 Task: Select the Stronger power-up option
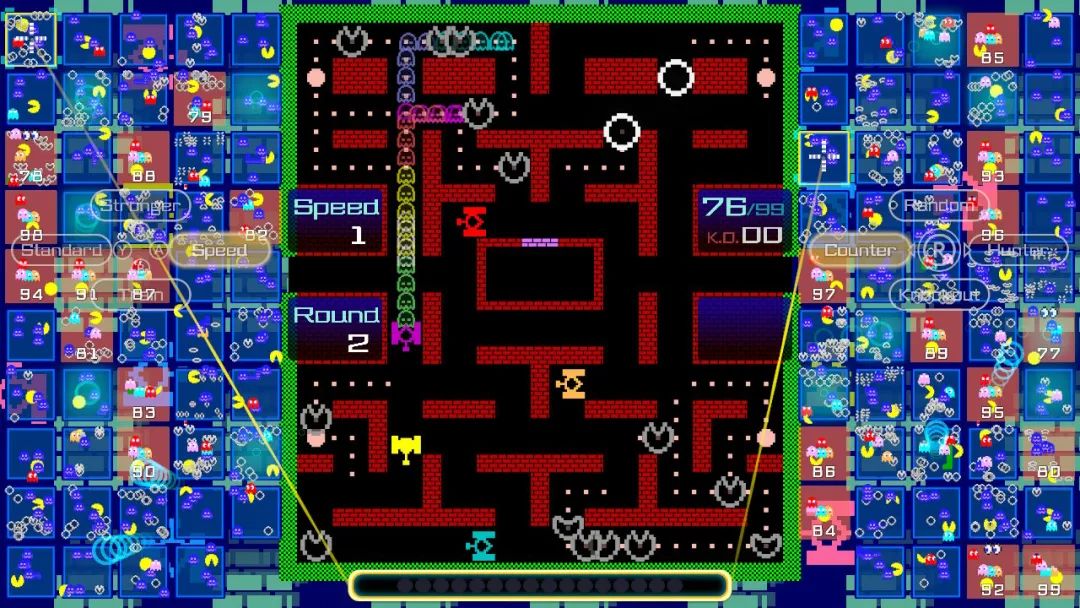pyautogui.click(x=141, y=206)
